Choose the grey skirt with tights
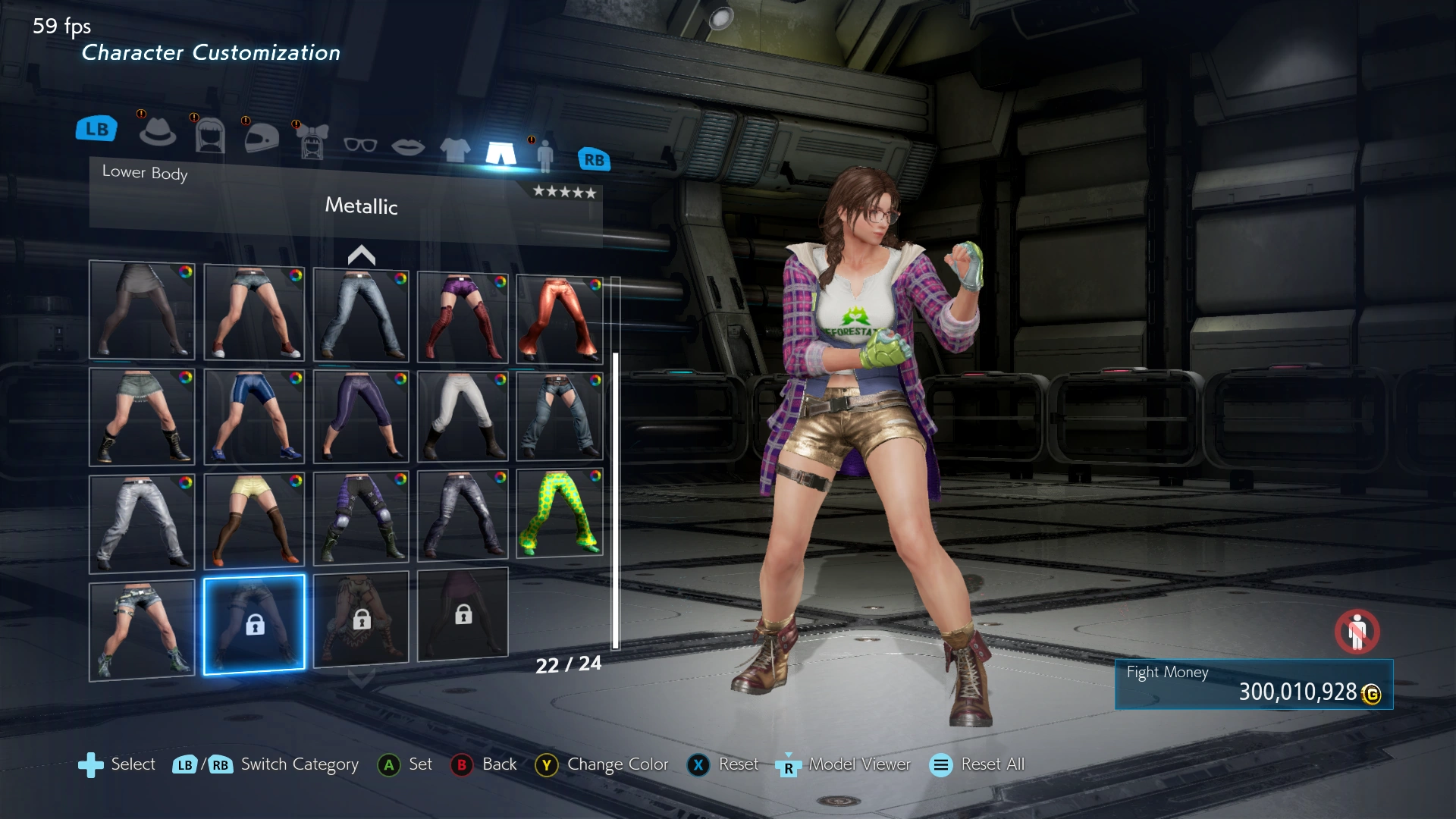Image resolution: width=1456 pixels, height=819 pixels. pos(142,310)
